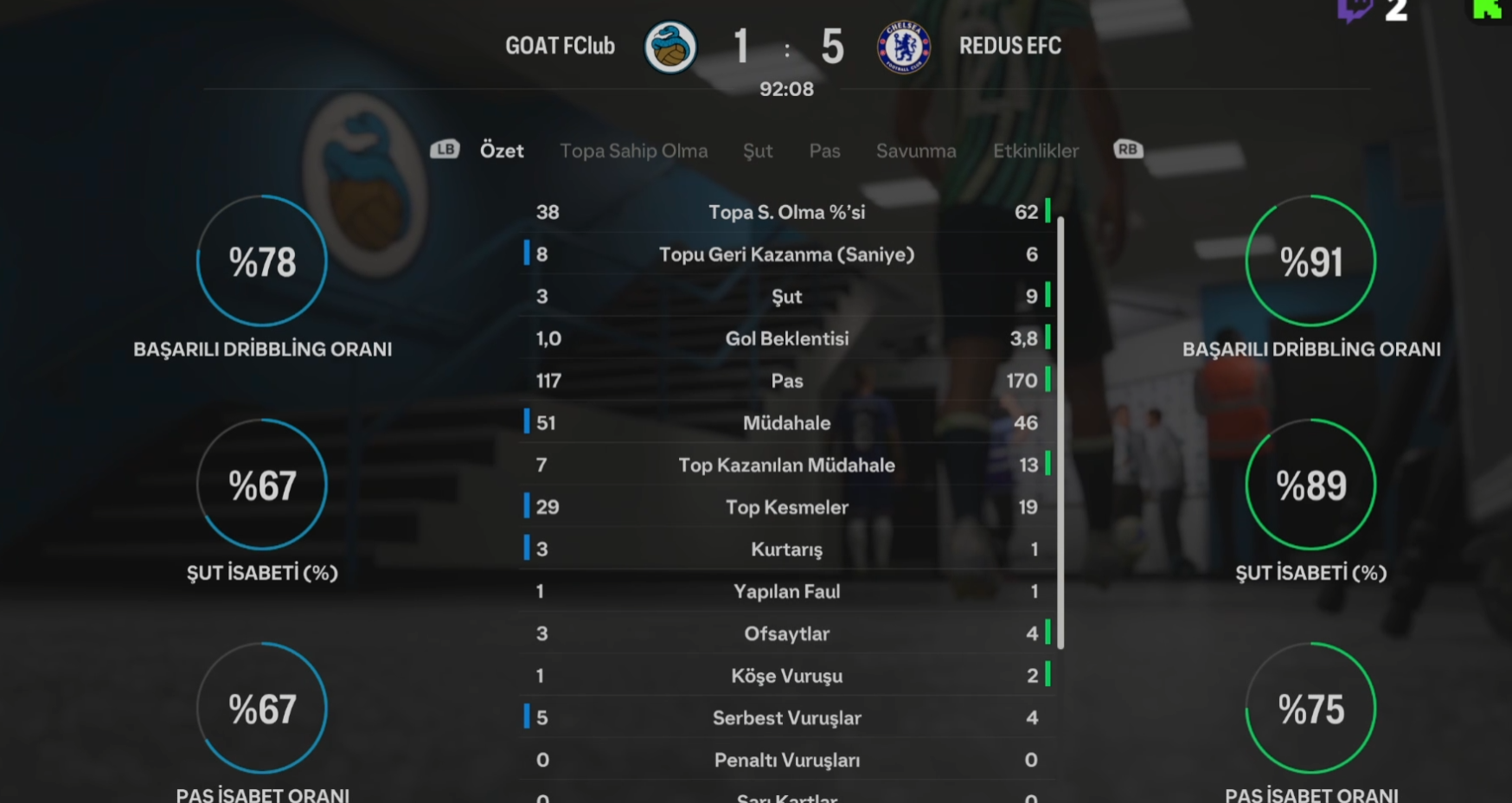1512x803 pixels.
Task: Click the stats list vertical scrollbar
Action: coord(1060,433)
